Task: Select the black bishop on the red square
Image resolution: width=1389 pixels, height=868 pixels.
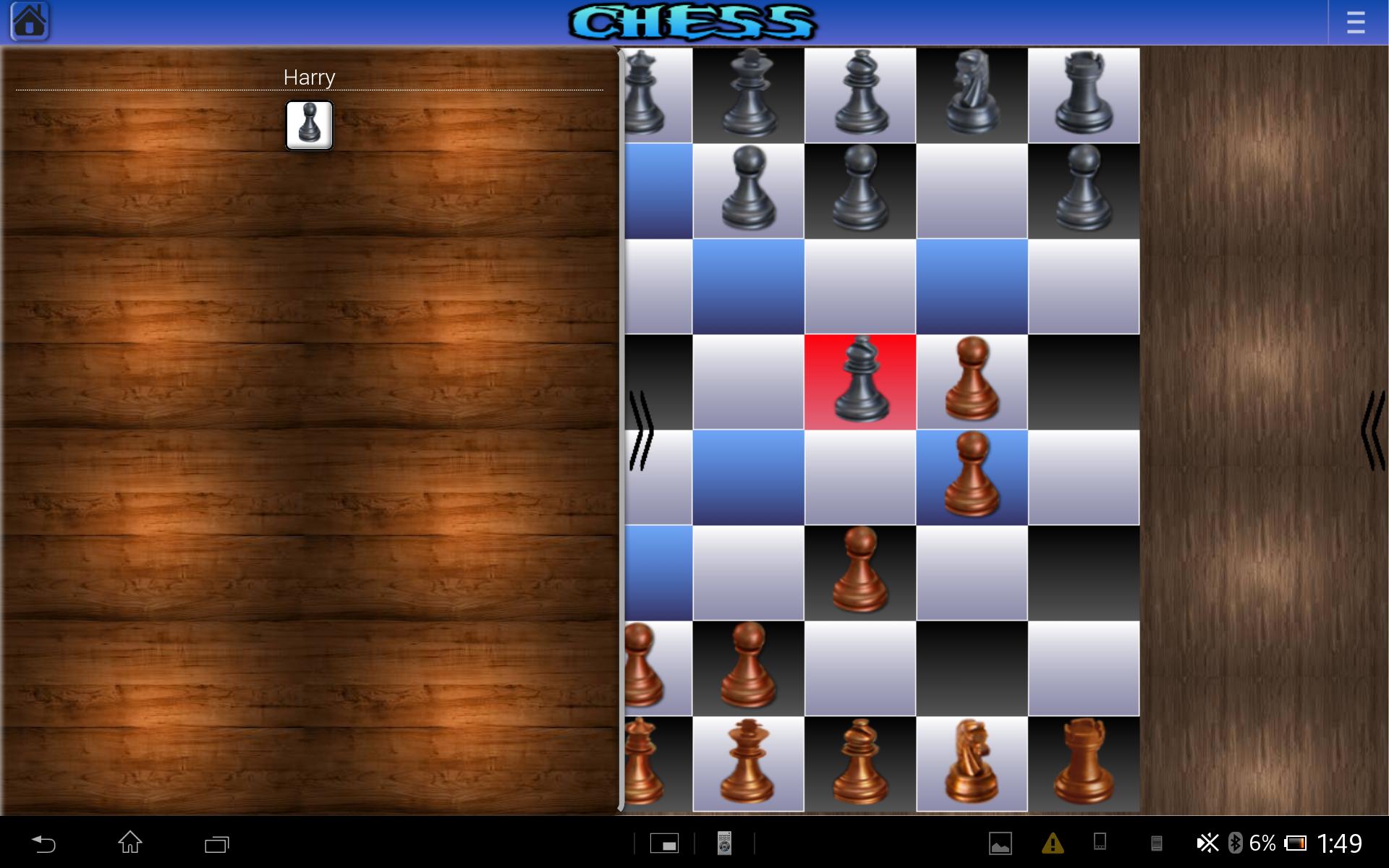Action: pyautogui.click(x=861, y=381)
